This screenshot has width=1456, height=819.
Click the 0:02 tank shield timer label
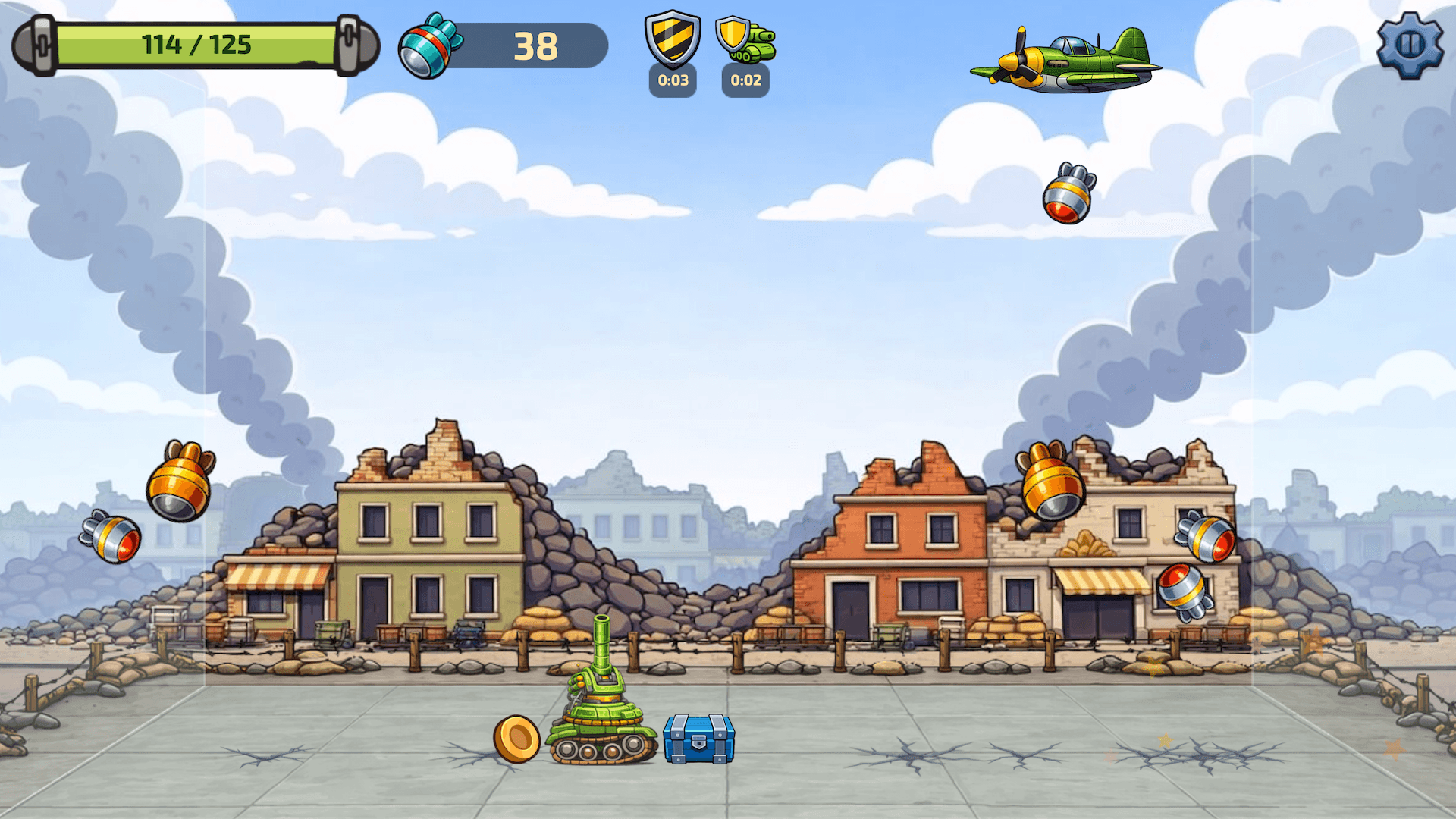point(745,81)
